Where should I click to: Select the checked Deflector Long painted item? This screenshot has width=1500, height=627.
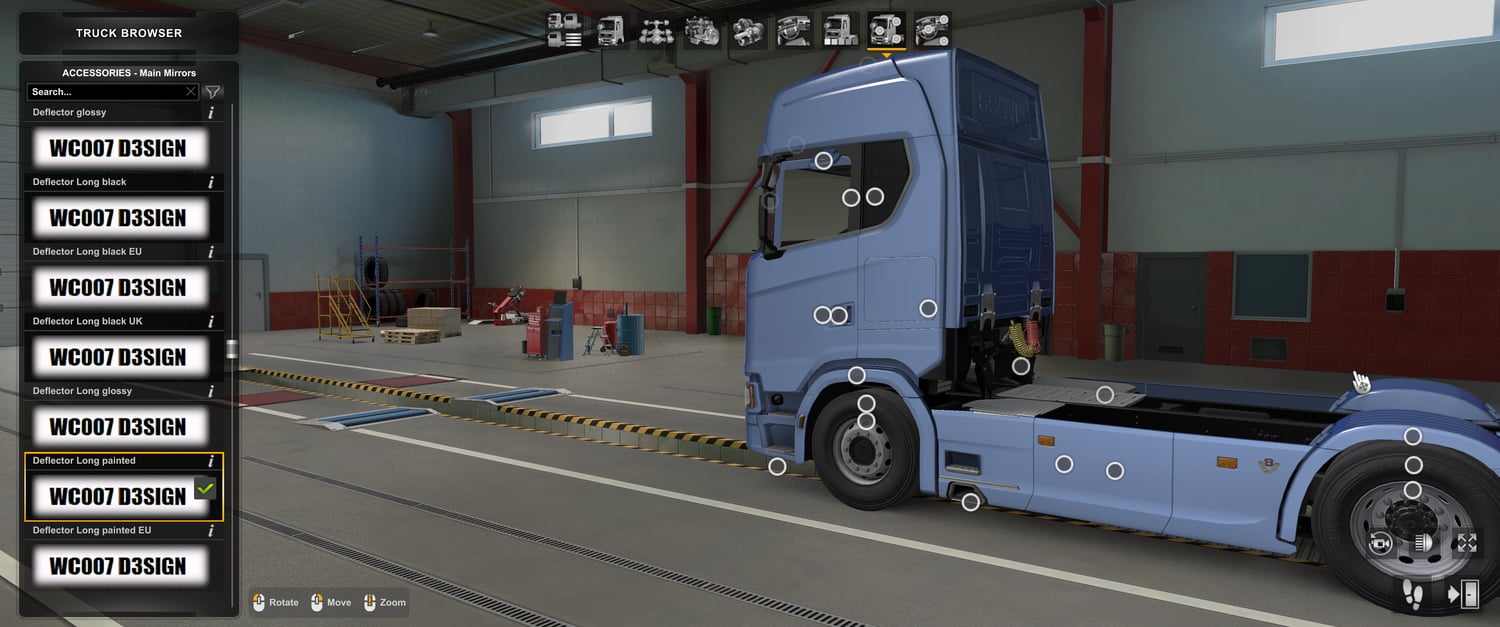[x=118, y=496]
